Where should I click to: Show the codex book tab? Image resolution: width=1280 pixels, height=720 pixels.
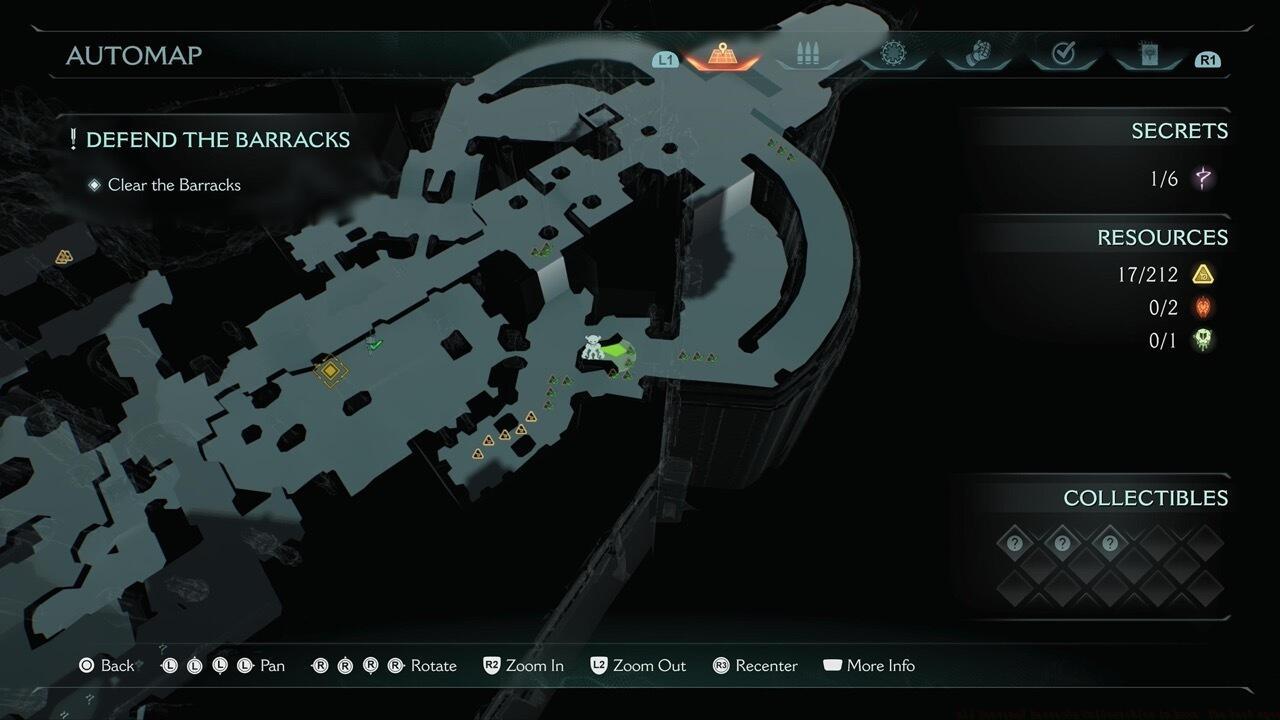(1148, 56)
